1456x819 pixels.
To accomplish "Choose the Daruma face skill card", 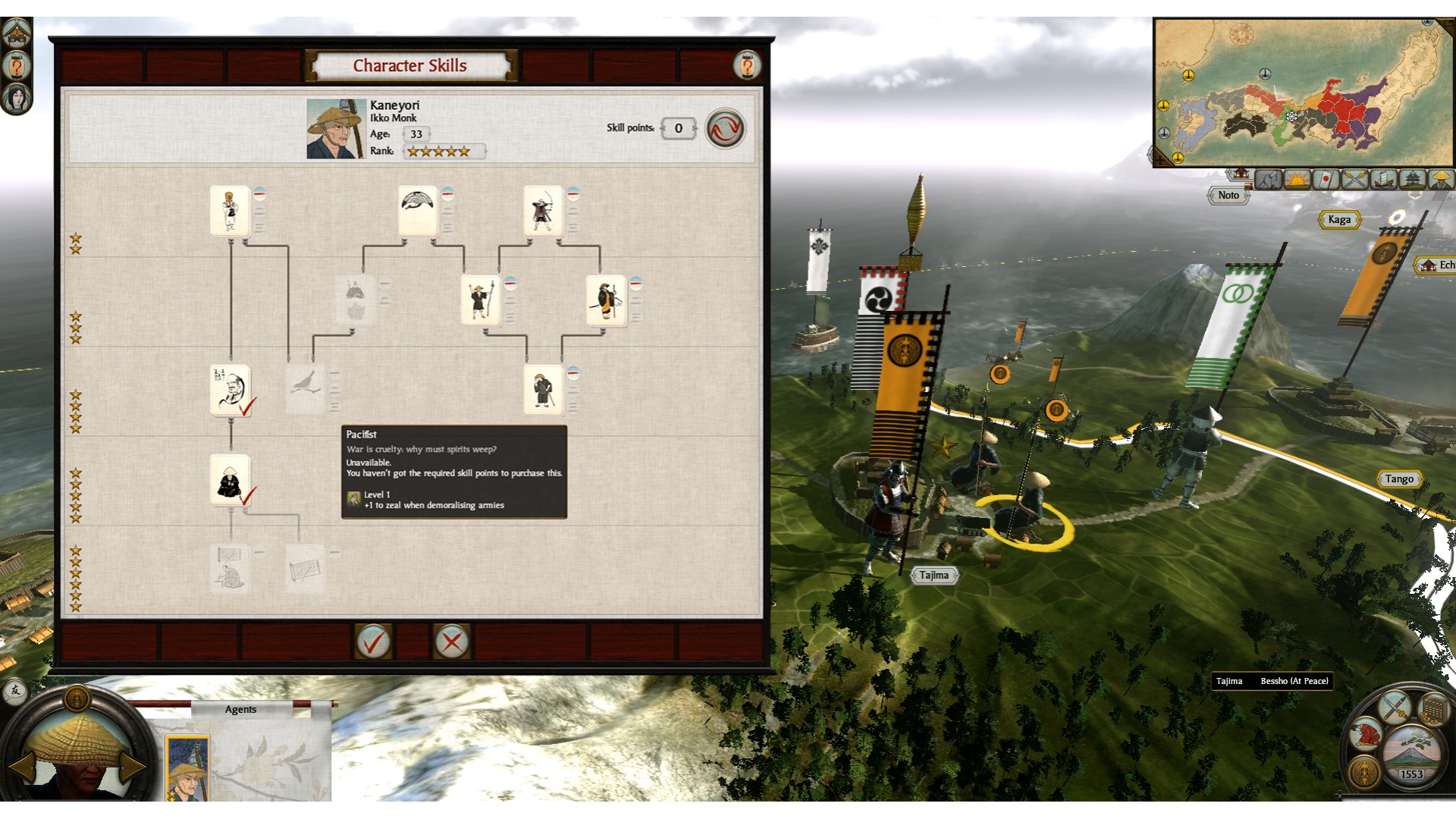I will 231,390.
